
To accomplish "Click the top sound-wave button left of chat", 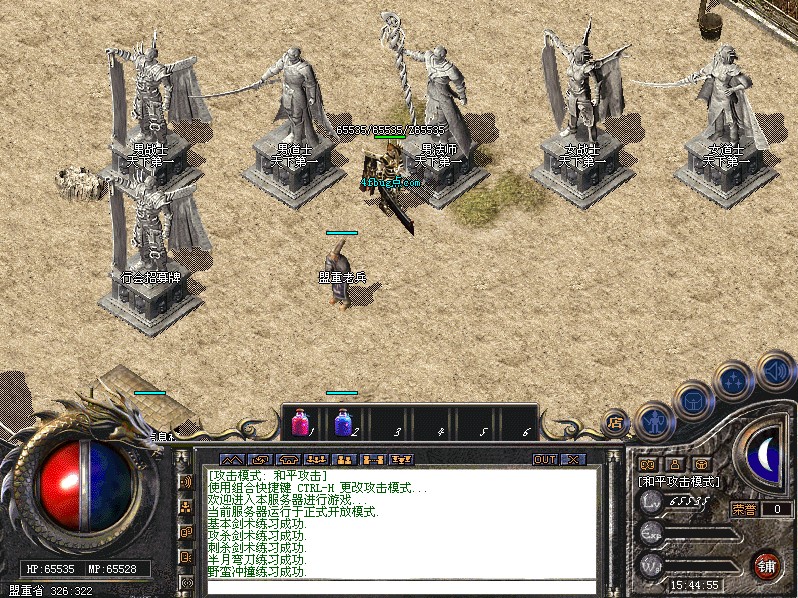I will (x=186, y=482).
